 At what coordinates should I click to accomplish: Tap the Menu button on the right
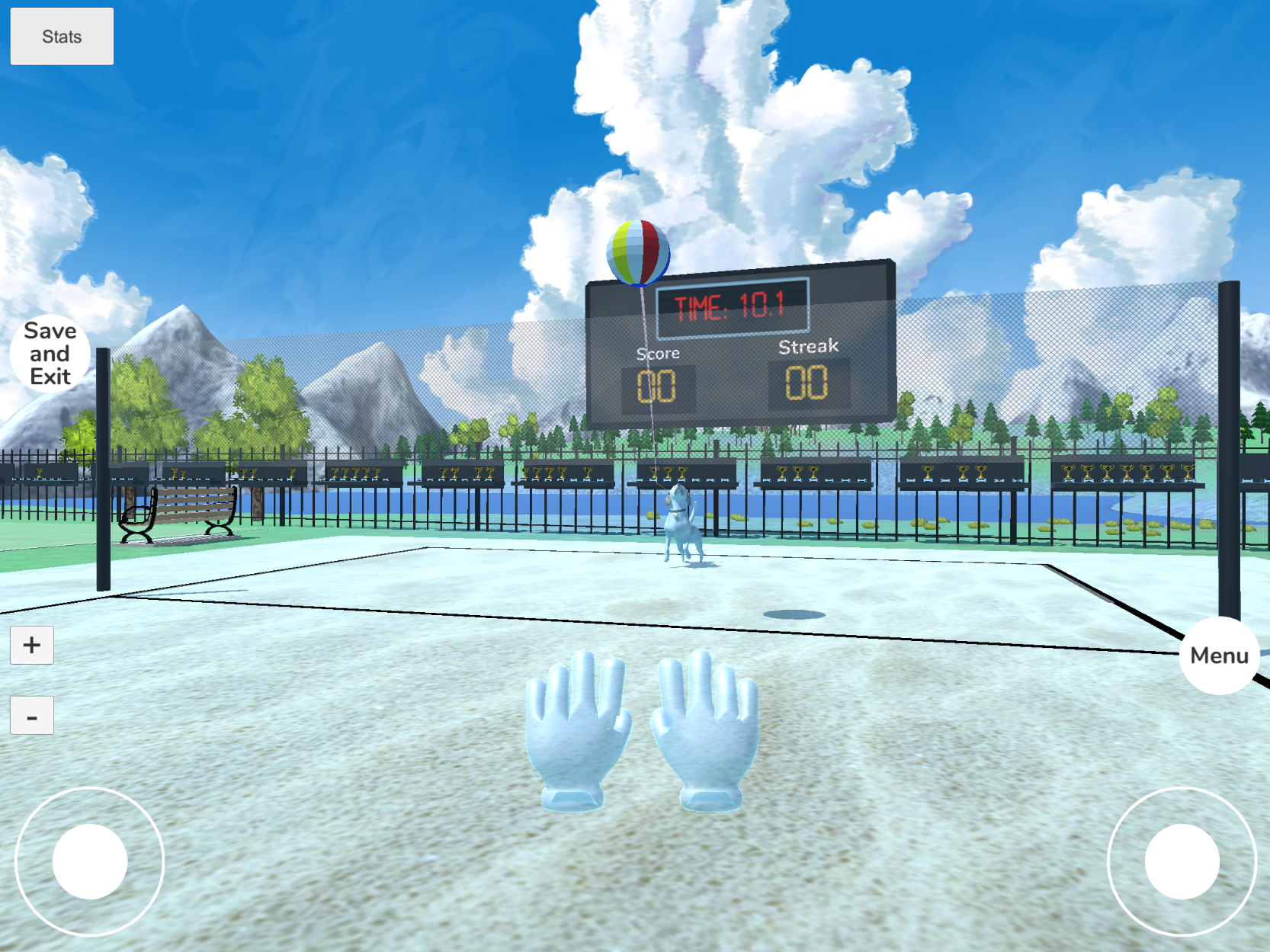1219,654
